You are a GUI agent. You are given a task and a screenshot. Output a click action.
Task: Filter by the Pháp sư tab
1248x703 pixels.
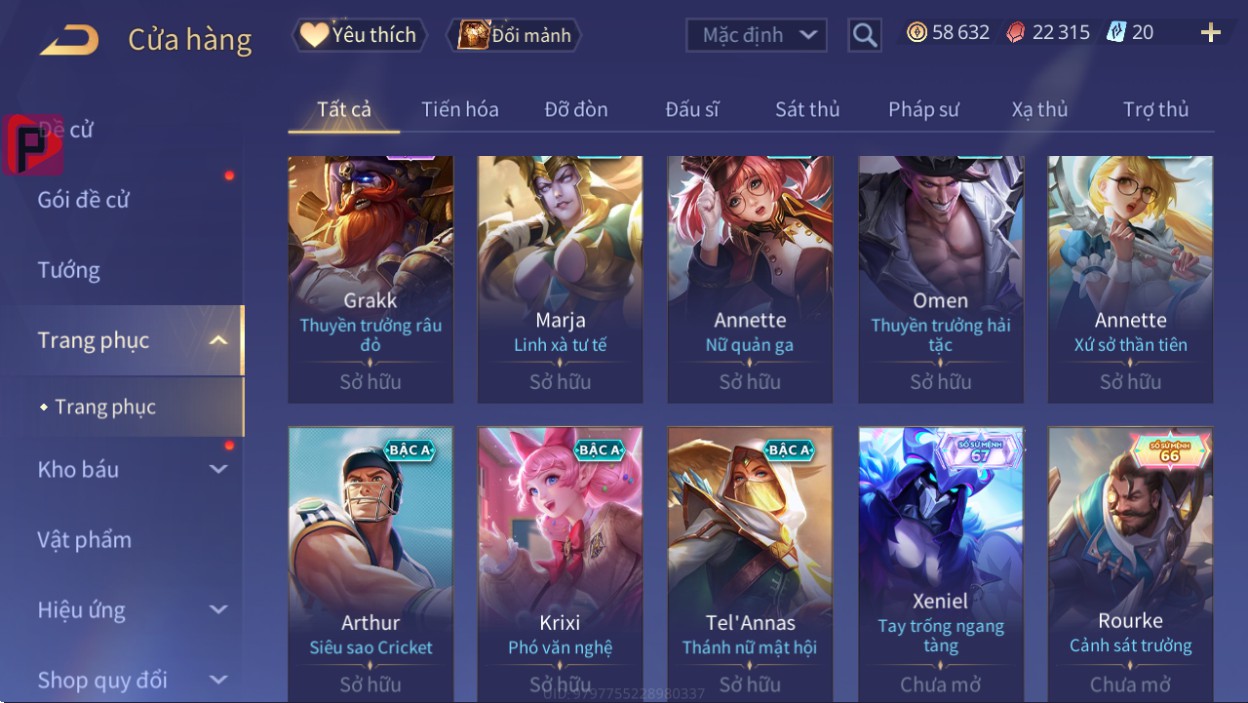923,110
